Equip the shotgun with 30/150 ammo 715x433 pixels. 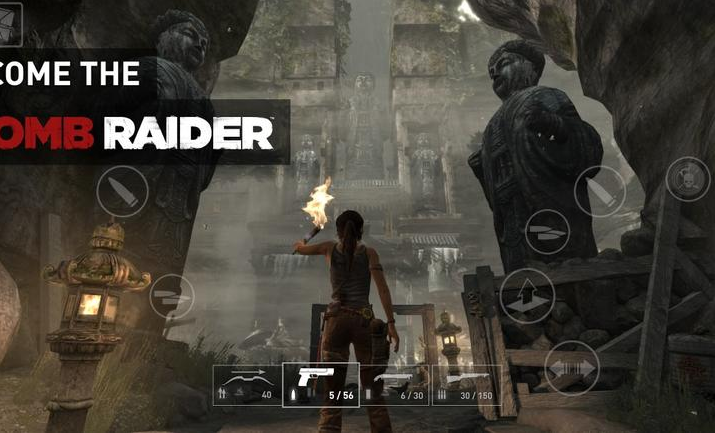[466, 385]
